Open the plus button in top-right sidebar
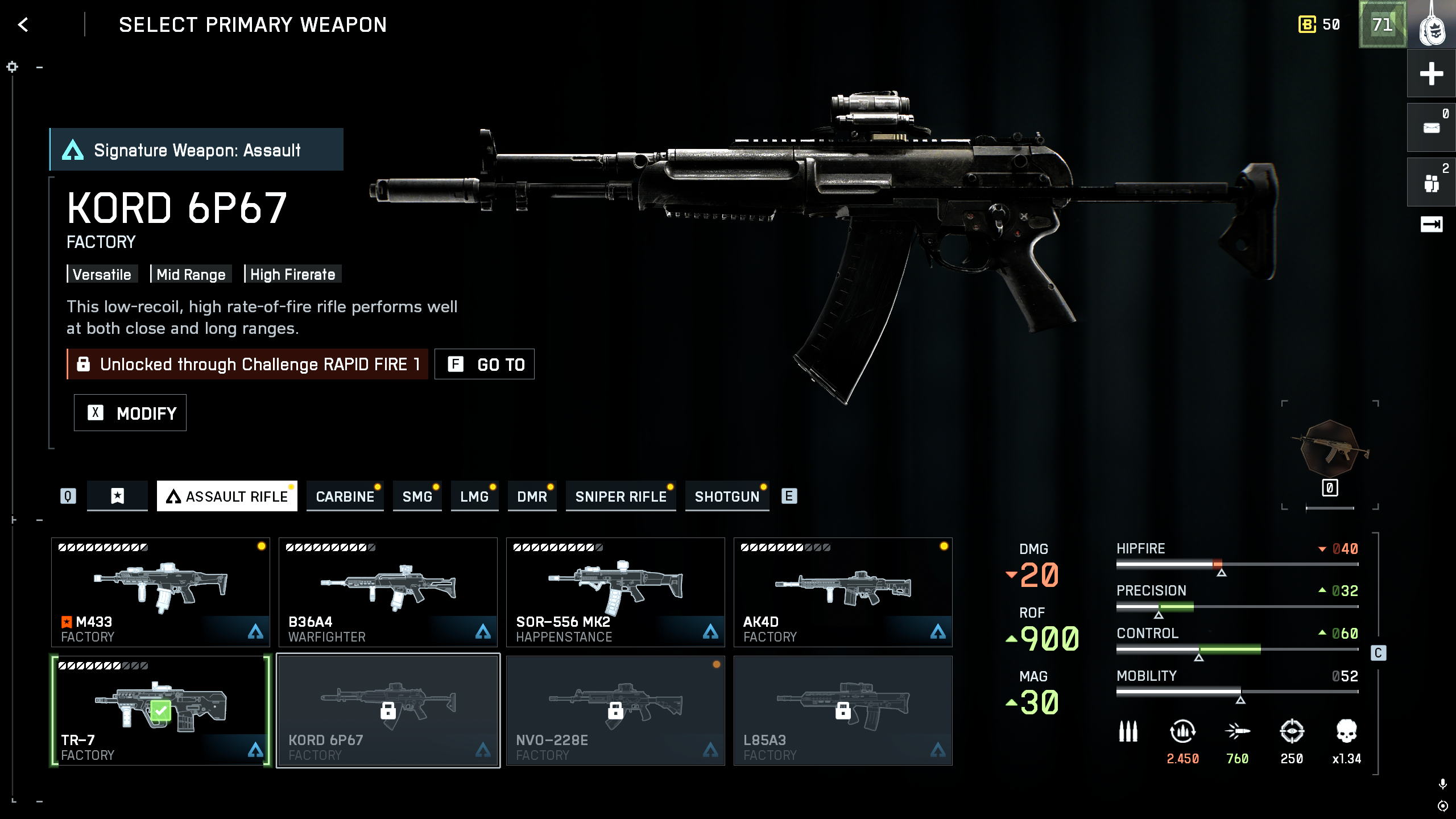The width and height of the screenshot is (1456, 819). pos(1431,74)
